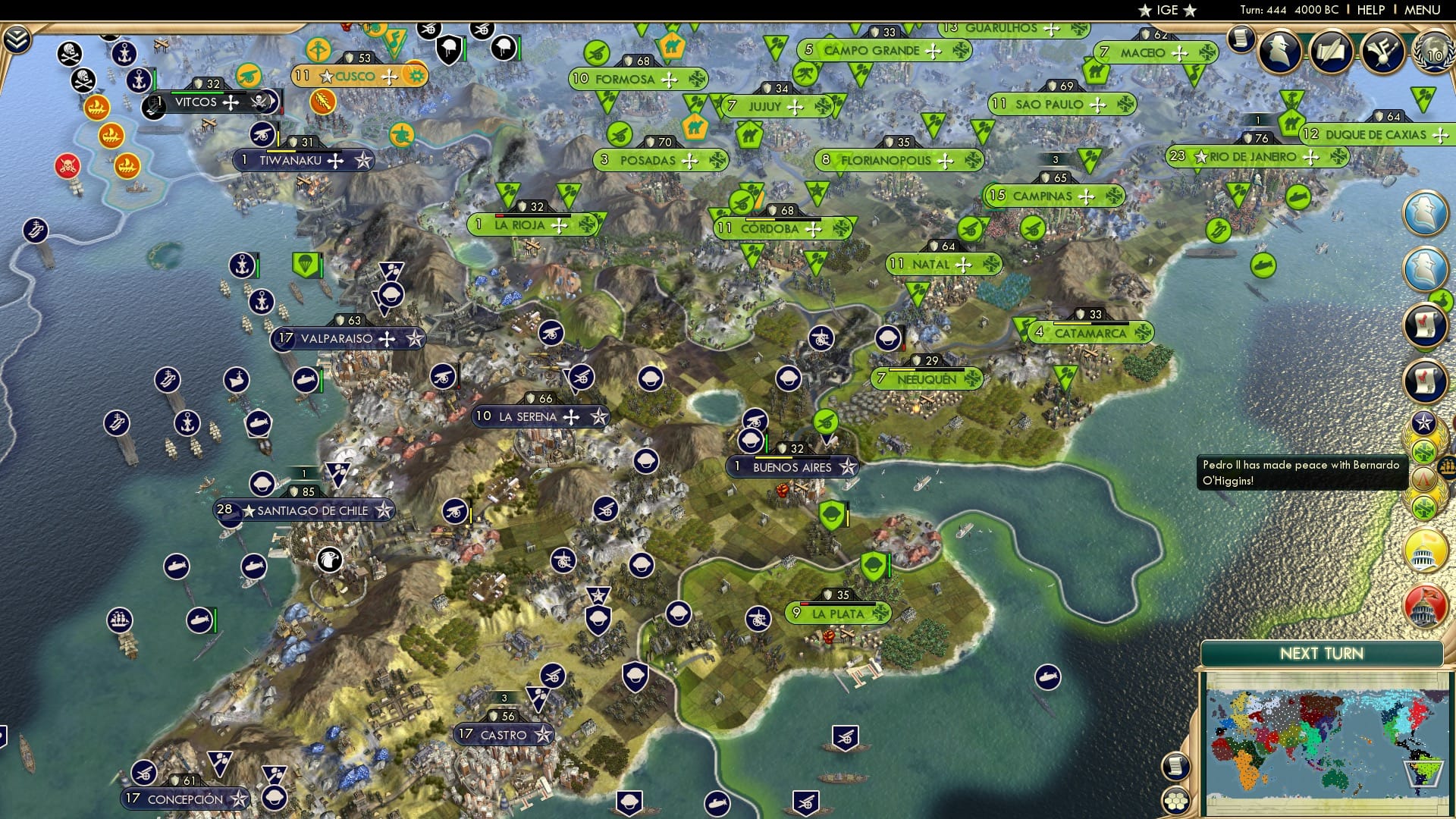Select an orange galley unit near Vitcos
Viewport: 1456px width, 819px height.
[96, 107]
